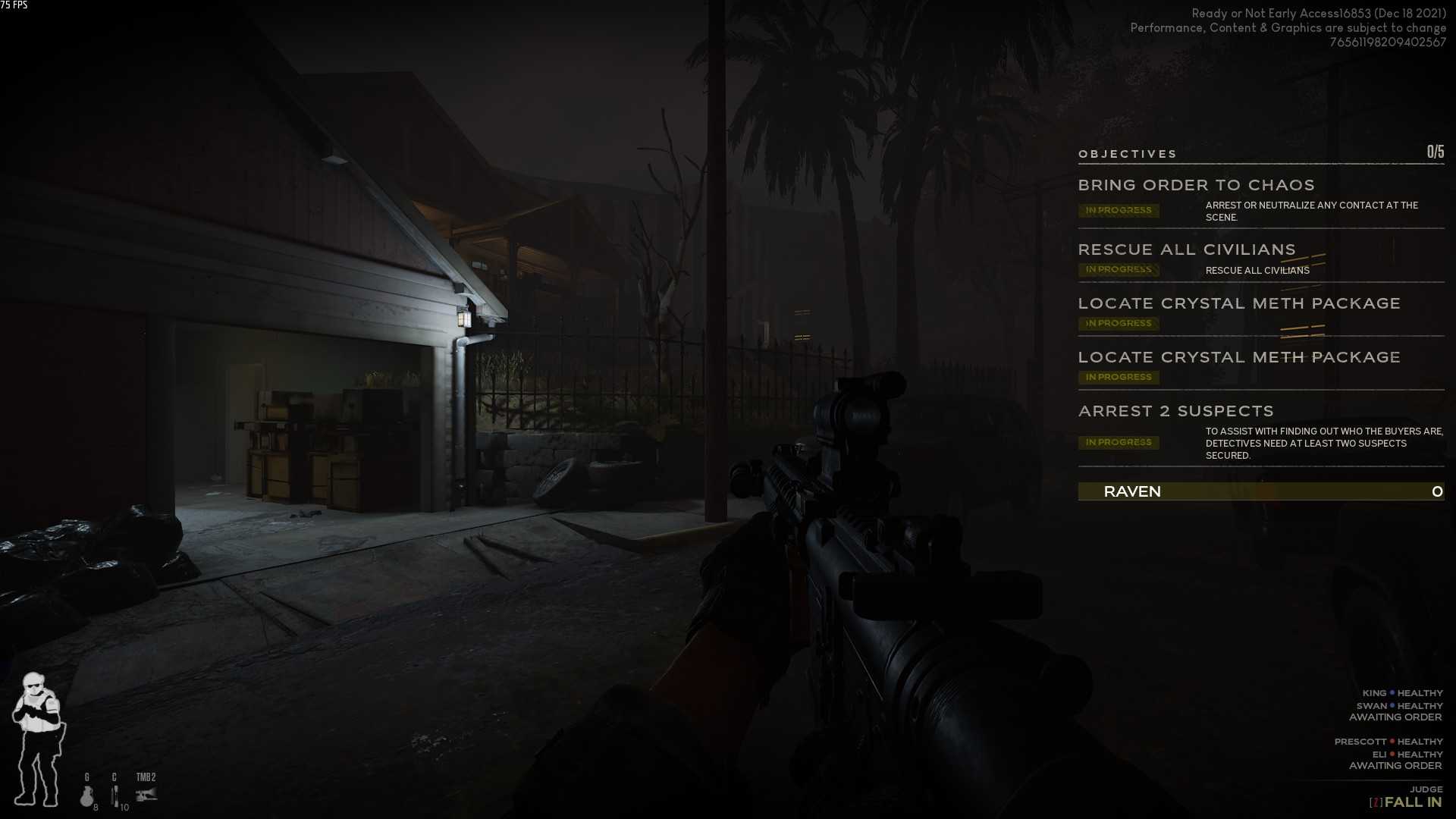
Task: Click the Objectives panel header
Action: [x=1128, y=154]
